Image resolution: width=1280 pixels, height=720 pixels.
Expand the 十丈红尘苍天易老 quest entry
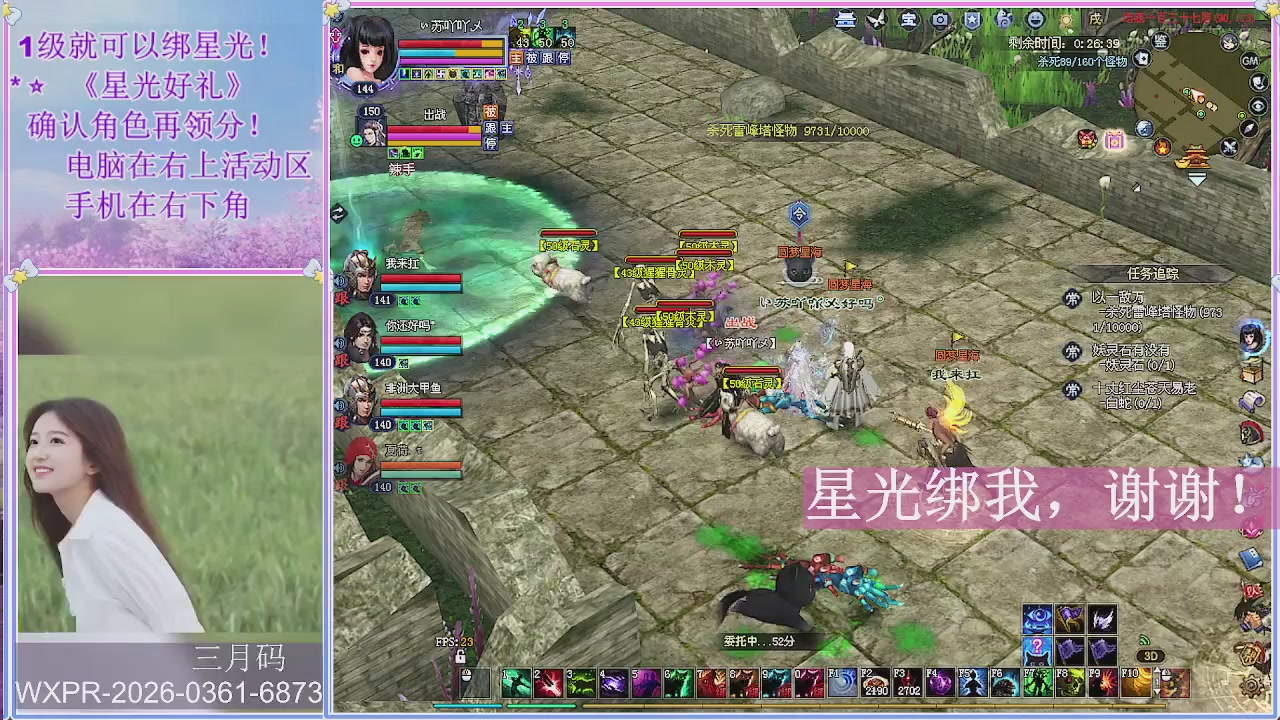coord(1143,388)
